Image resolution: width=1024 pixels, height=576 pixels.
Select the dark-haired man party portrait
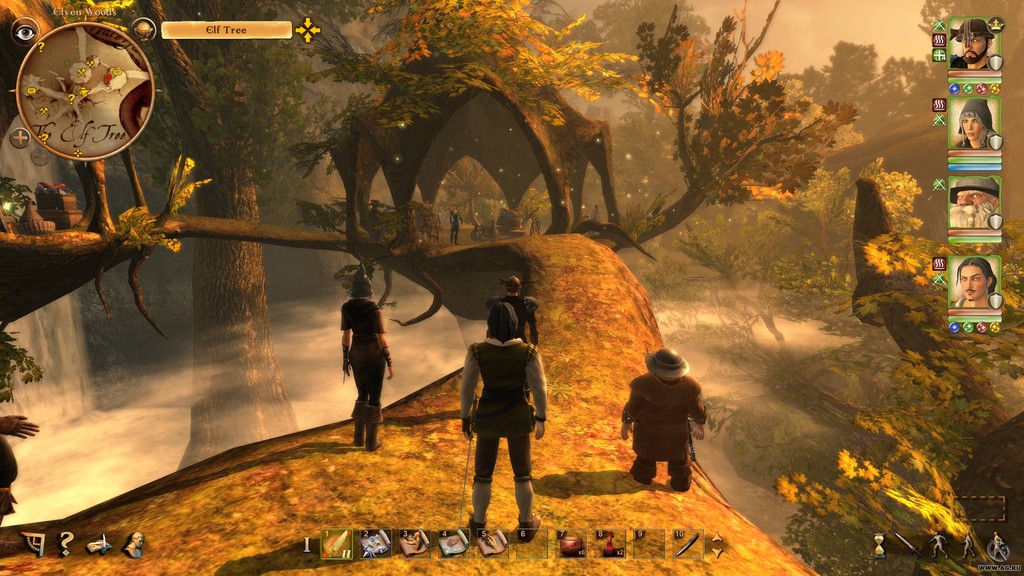pyautogui.click(x=973, y=283)
